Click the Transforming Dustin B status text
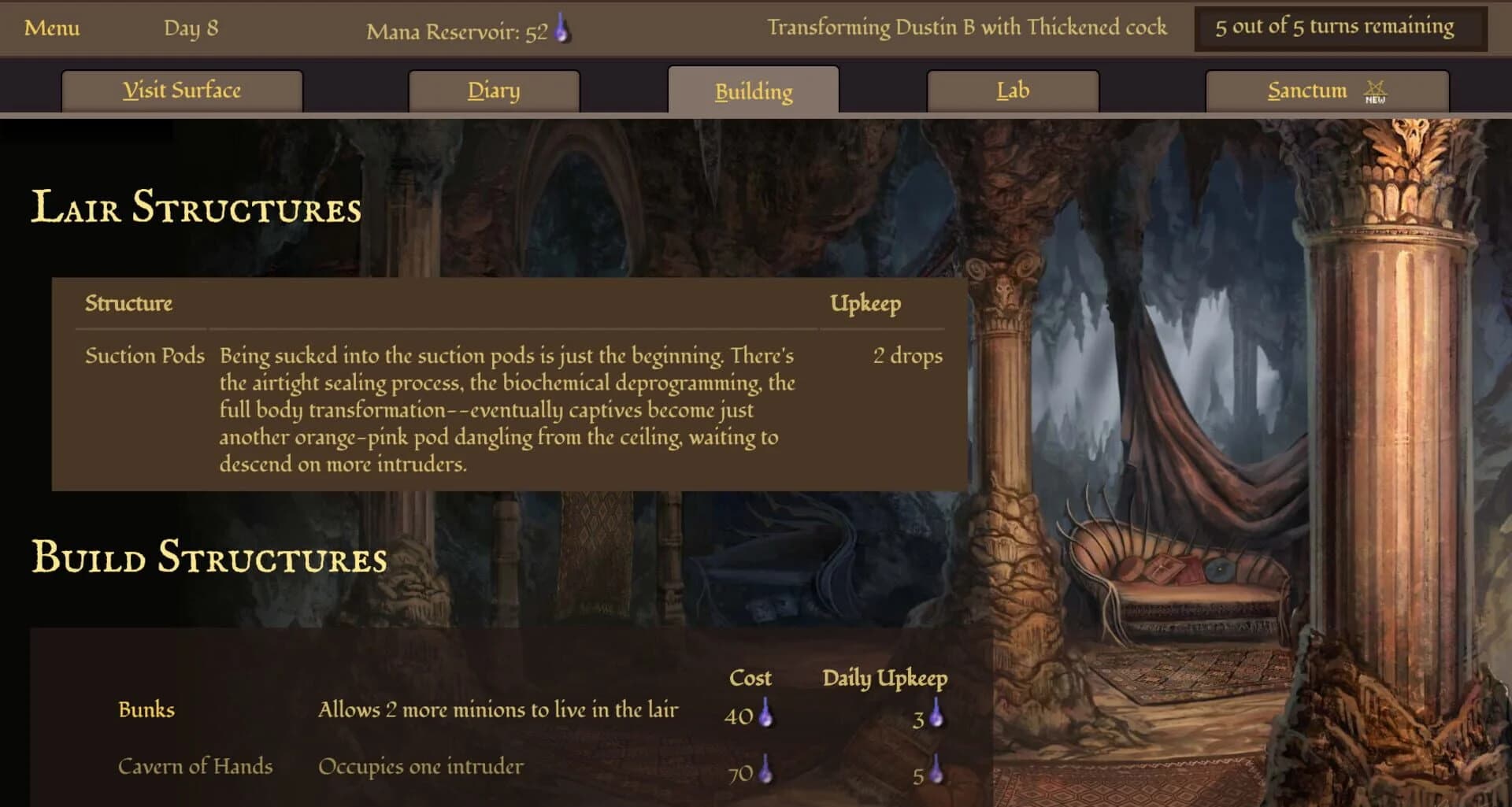The width and height of the screenshot is (1512, 807). point(969,26)
